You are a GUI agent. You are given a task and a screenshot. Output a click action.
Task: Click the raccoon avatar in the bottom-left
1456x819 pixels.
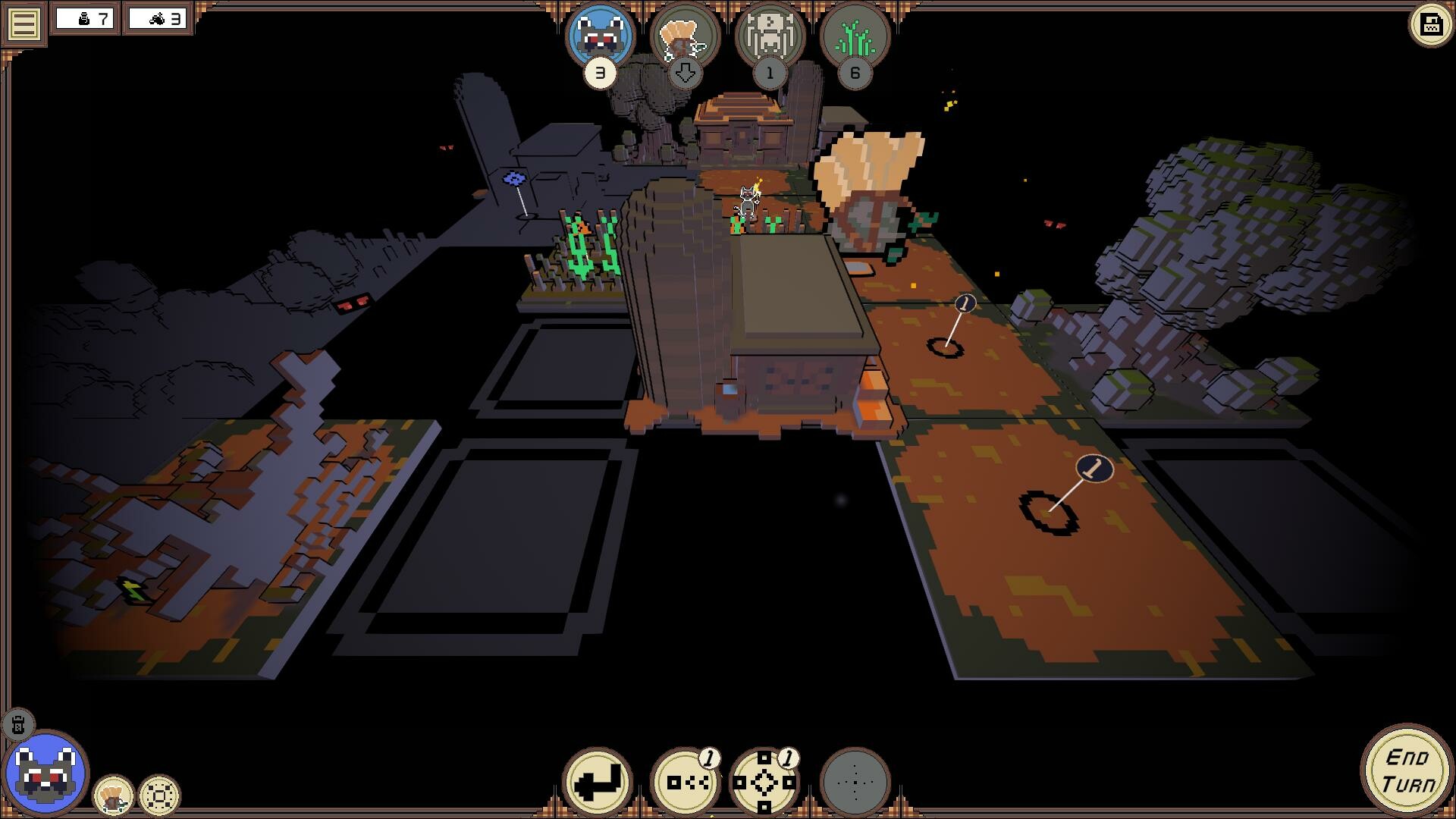tap(48, 775)
